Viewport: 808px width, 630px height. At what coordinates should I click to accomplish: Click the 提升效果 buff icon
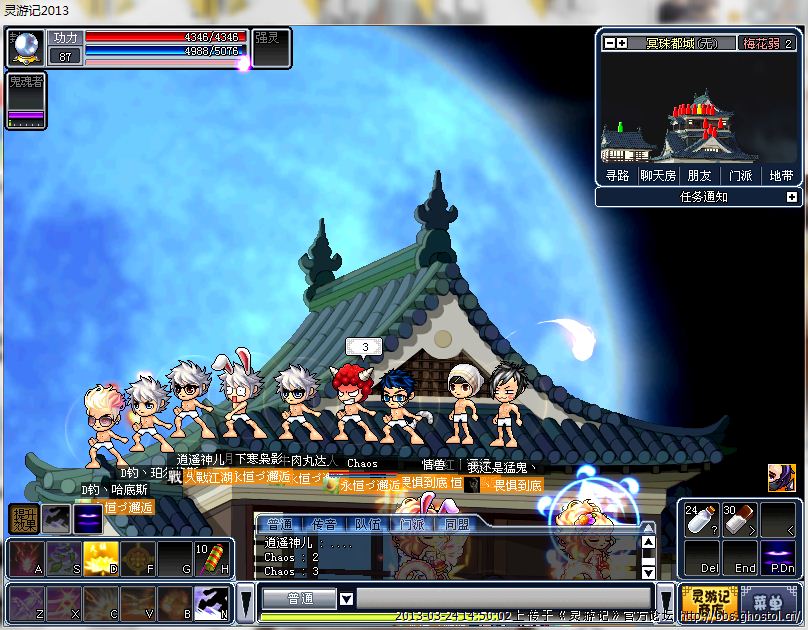click(24, 518)
